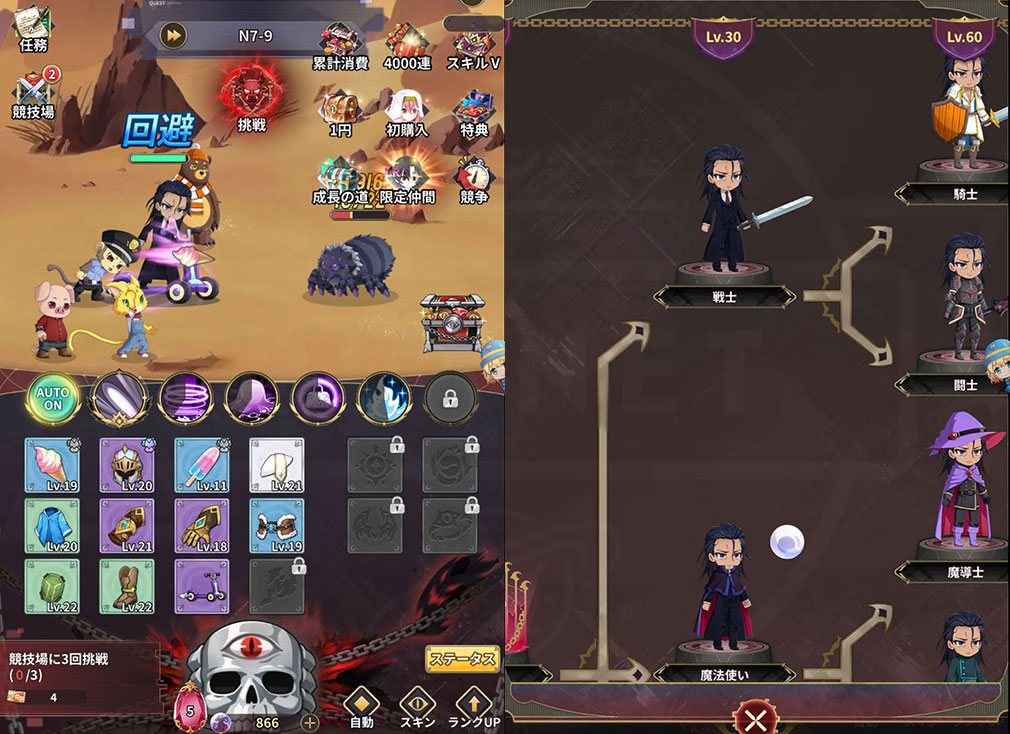1010x734 pixels.
Task: Select the ice cream cone item Lv.19
Action: pos(51,465)
